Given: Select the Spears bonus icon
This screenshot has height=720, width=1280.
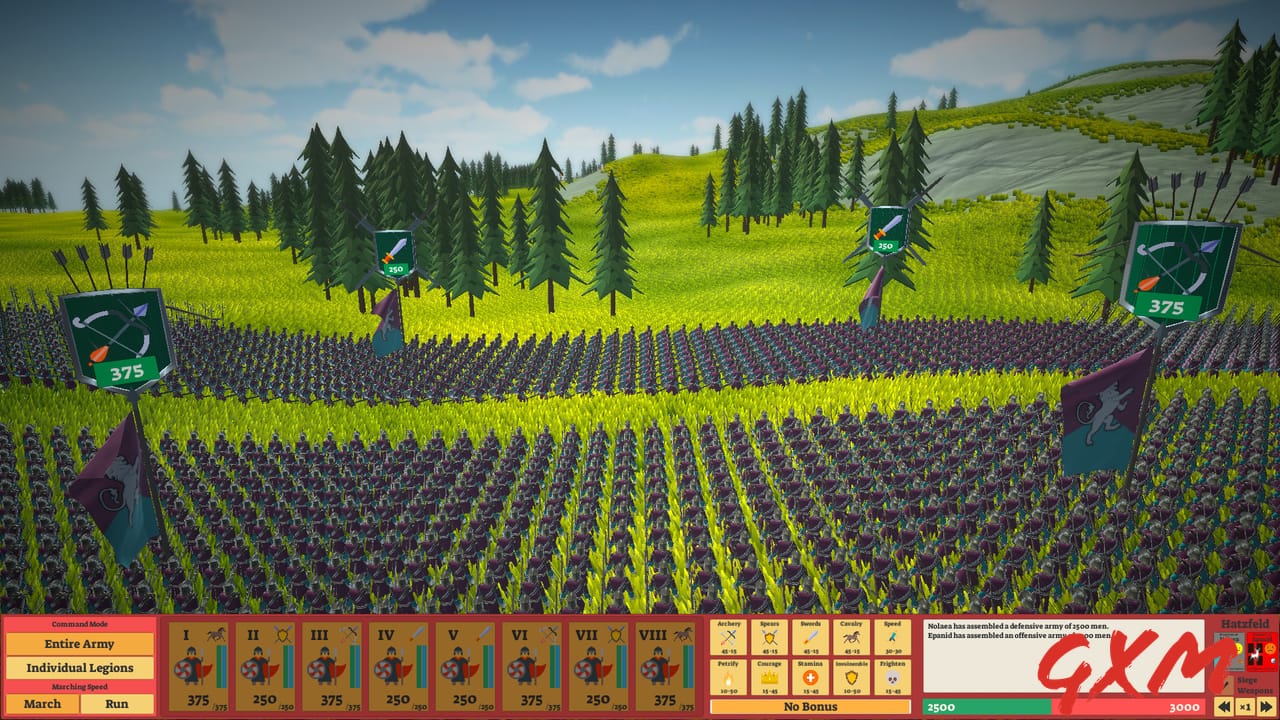Looking at the screenshot, I should pyautogui.click(x=769, y=637).
